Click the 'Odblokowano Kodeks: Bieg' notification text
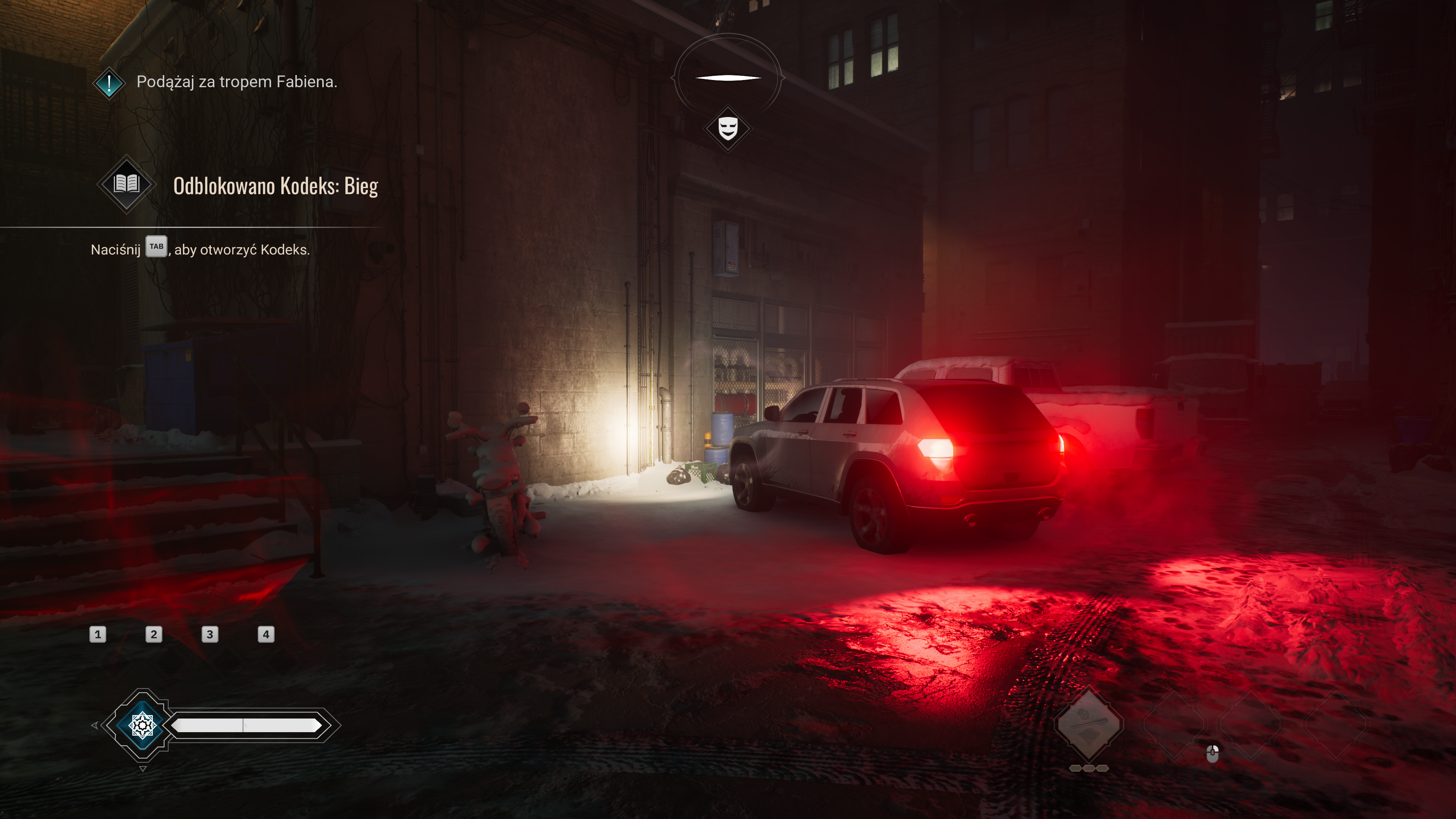The width and height of the screenshot is (1456, 819). tap(275, 186)
